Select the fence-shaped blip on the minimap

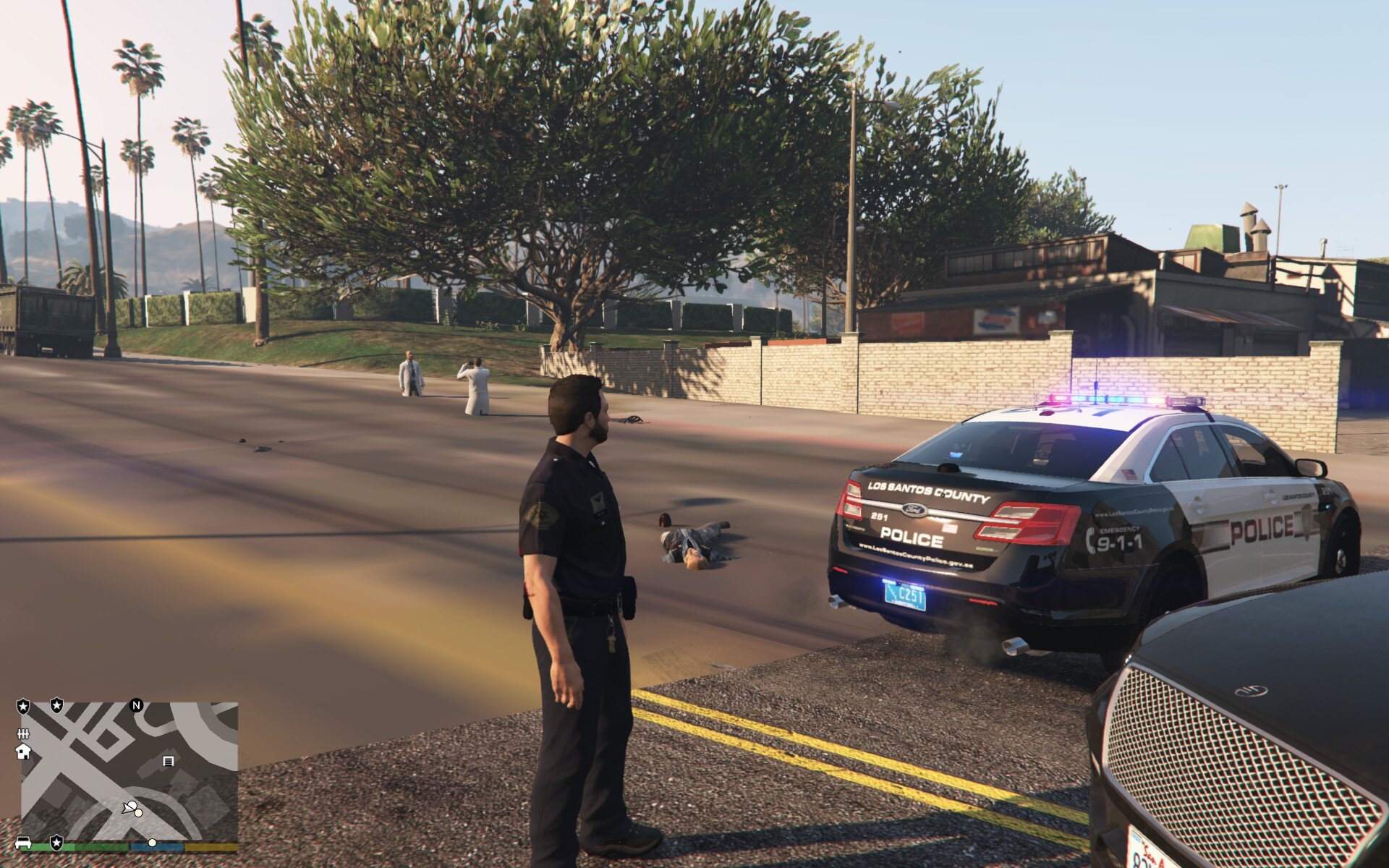coord(23,733)
